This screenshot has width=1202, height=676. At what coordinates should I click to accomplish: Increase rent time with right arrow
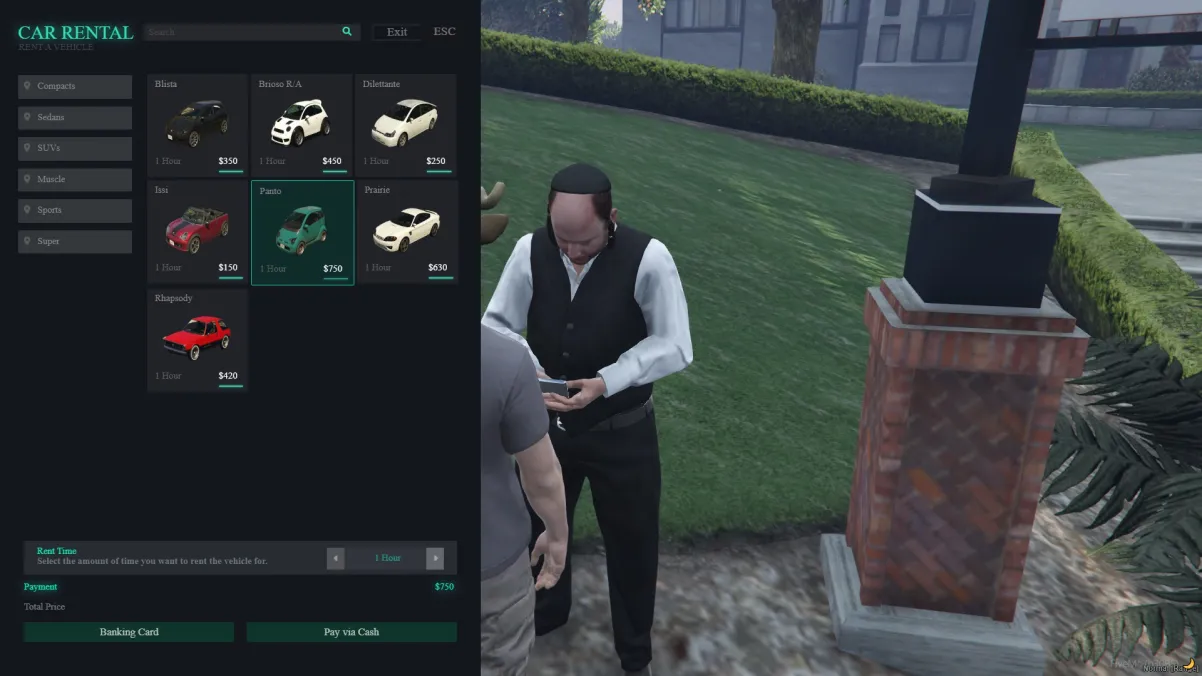click(435, 558)
